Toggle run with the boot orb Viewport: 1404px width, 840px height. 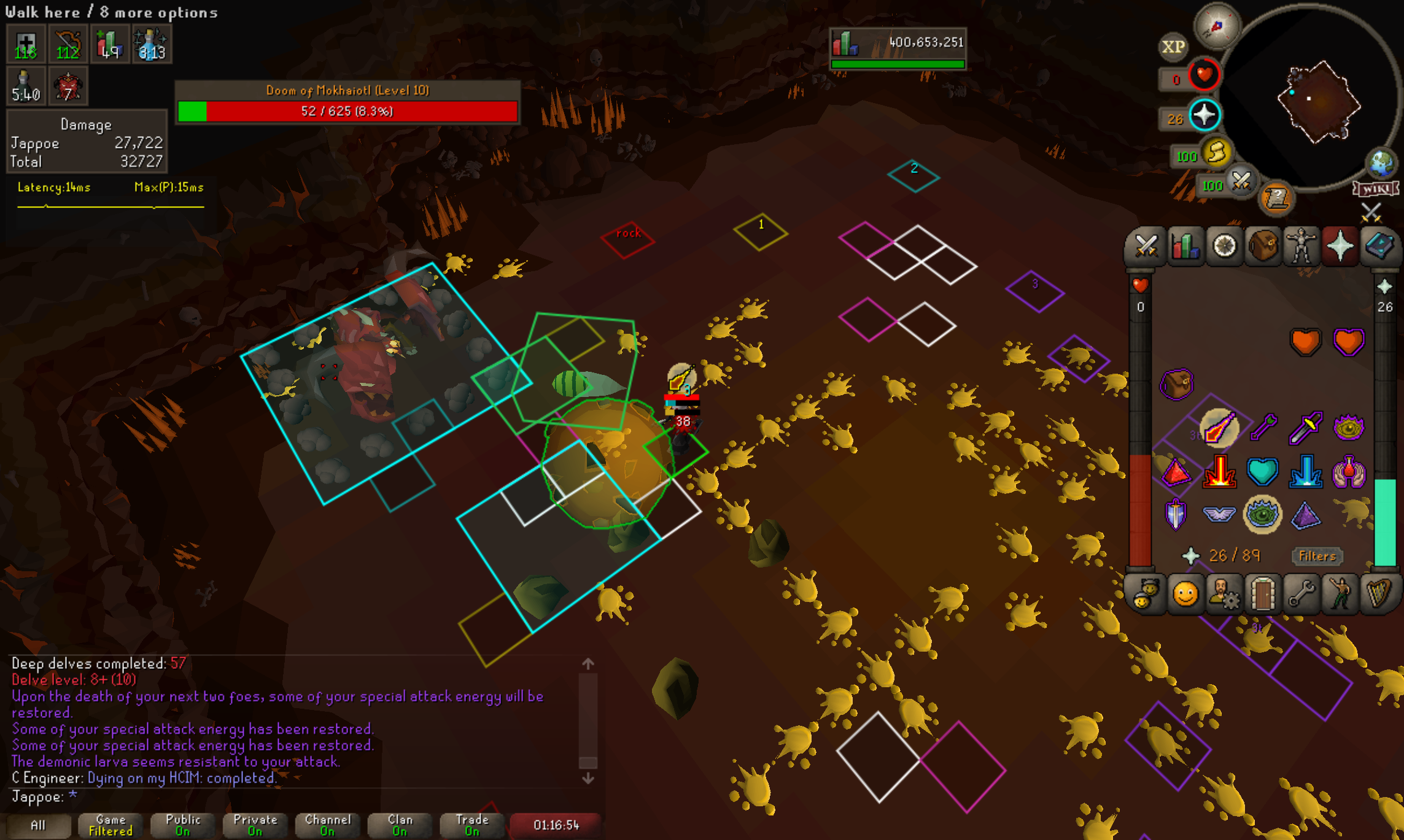(x=1216, y=153)
